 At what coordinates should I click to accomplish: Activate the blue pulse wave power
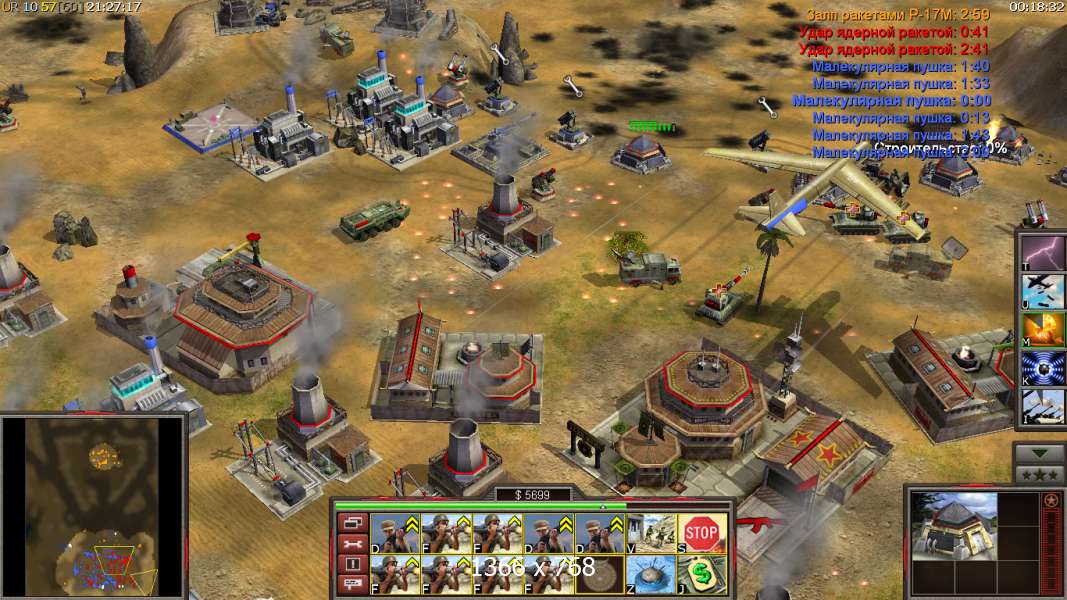[x=1042, y=368]
